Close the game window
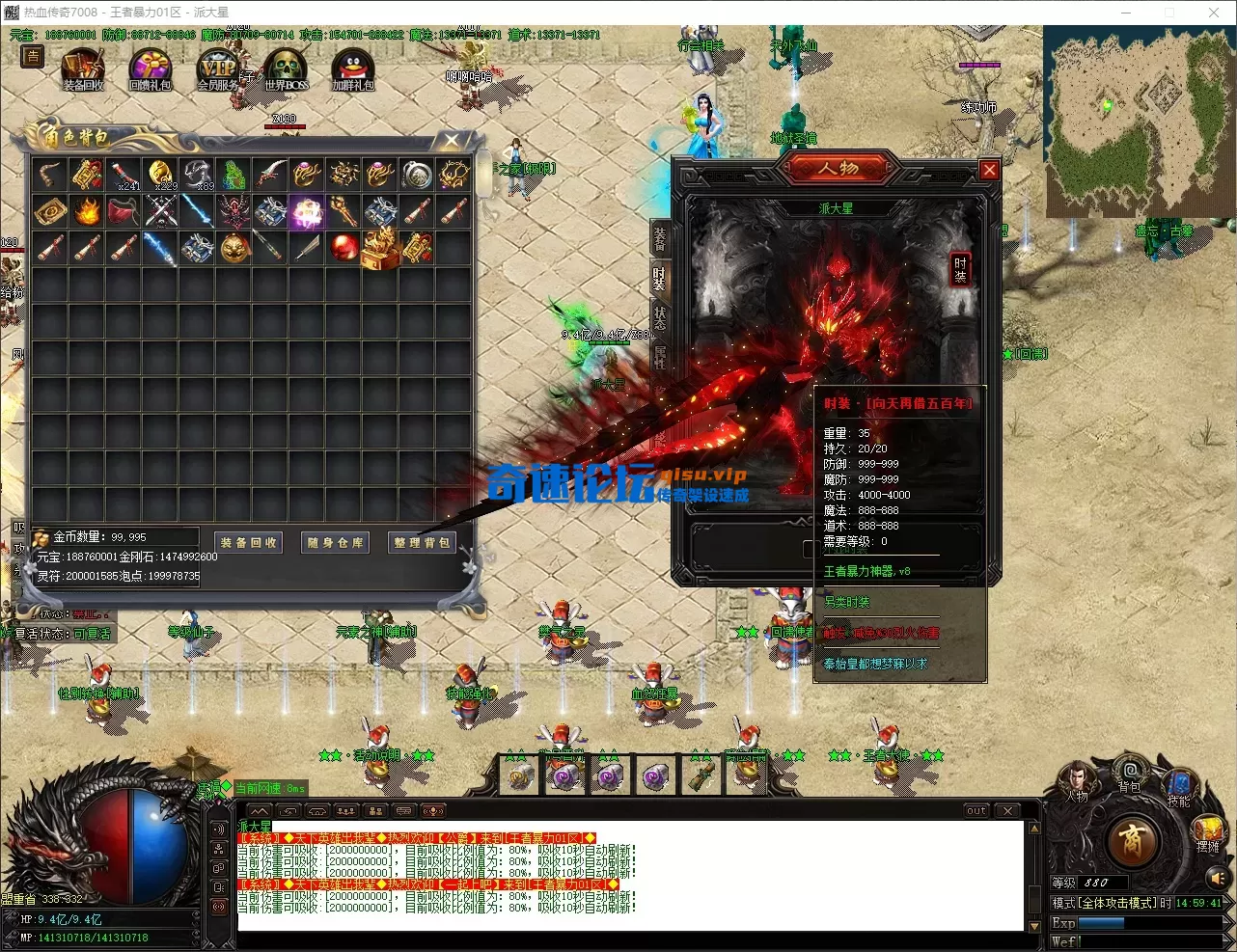This screenshot has width=1237, height=952. [1214, 13]
